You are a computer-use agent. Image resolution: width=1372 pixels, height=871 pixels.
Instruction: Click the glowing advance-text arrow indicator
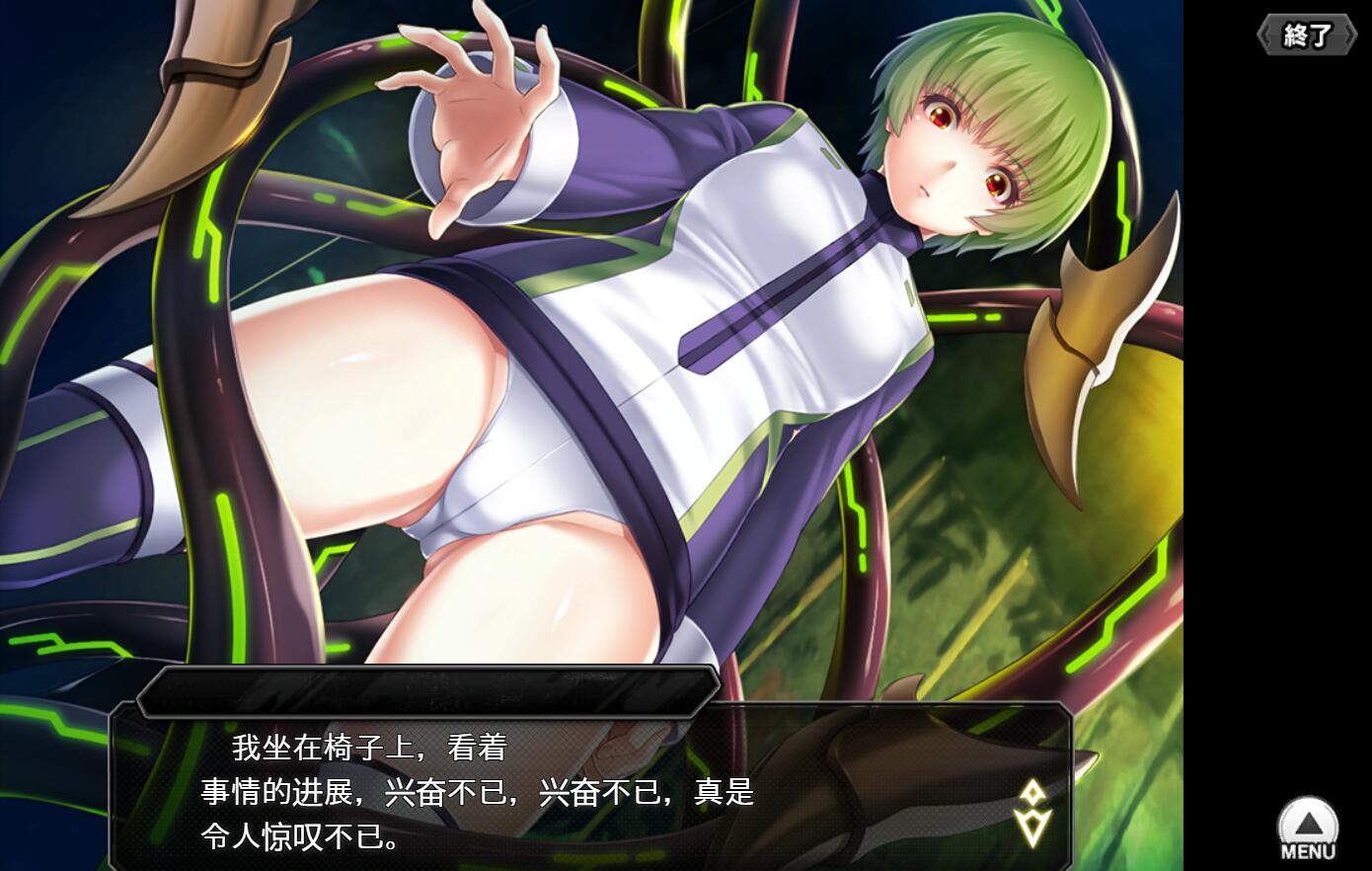click(x=1030, y=808)
